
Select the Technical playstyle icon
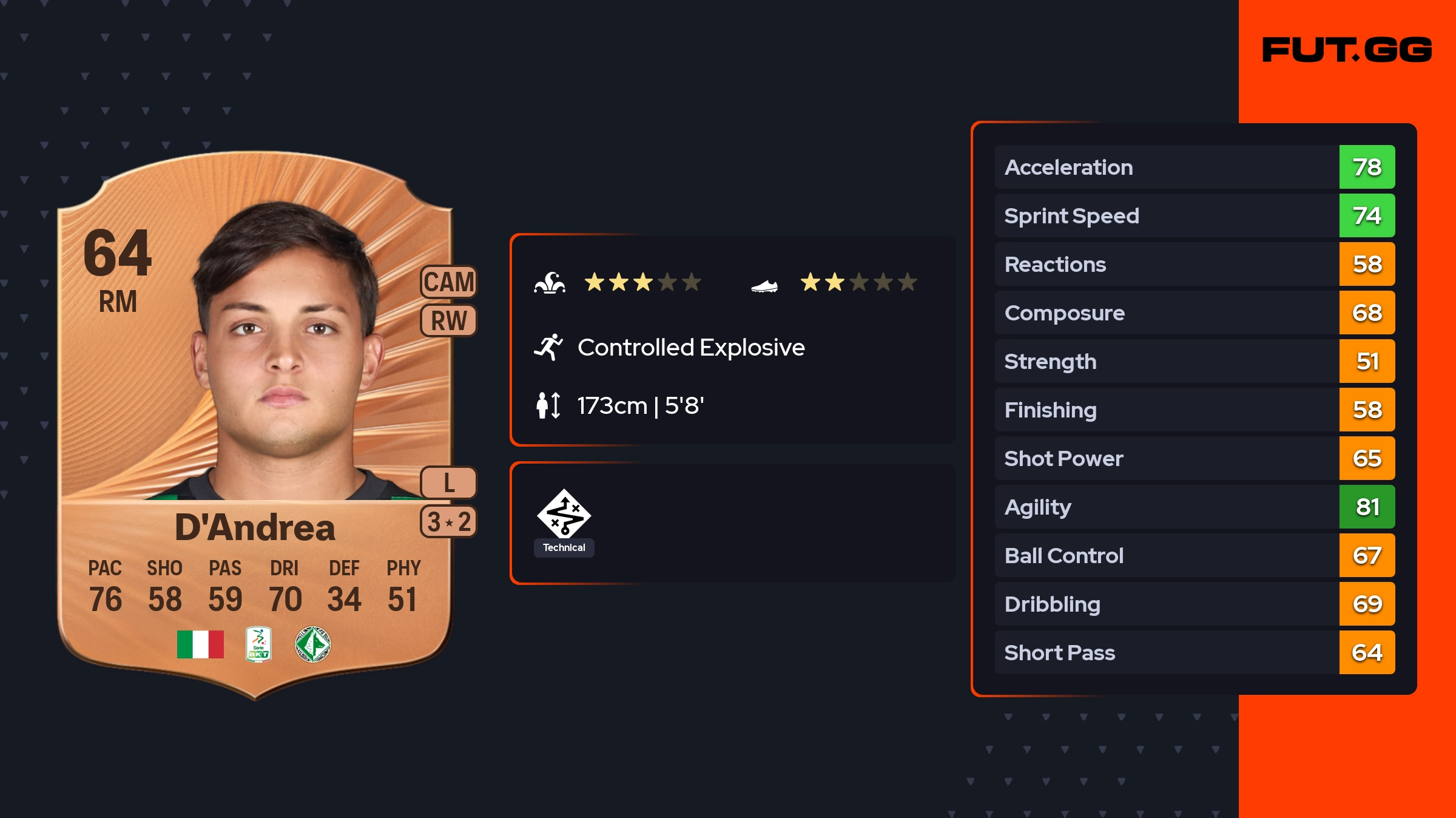pyautogui.click(x=564, y=515)
